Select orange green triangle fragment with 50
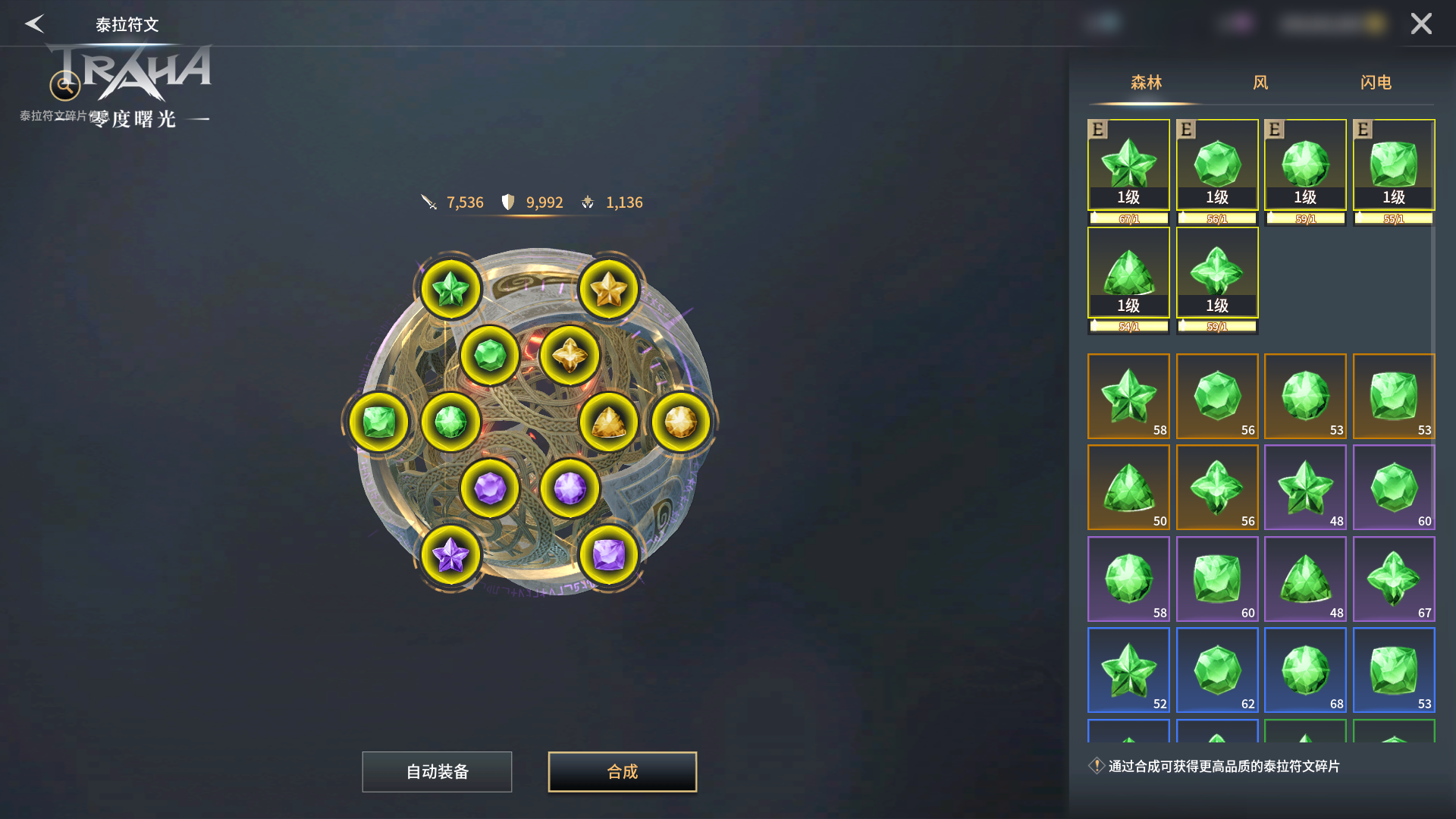The image size is (1456, 819). pos(1128,487)
